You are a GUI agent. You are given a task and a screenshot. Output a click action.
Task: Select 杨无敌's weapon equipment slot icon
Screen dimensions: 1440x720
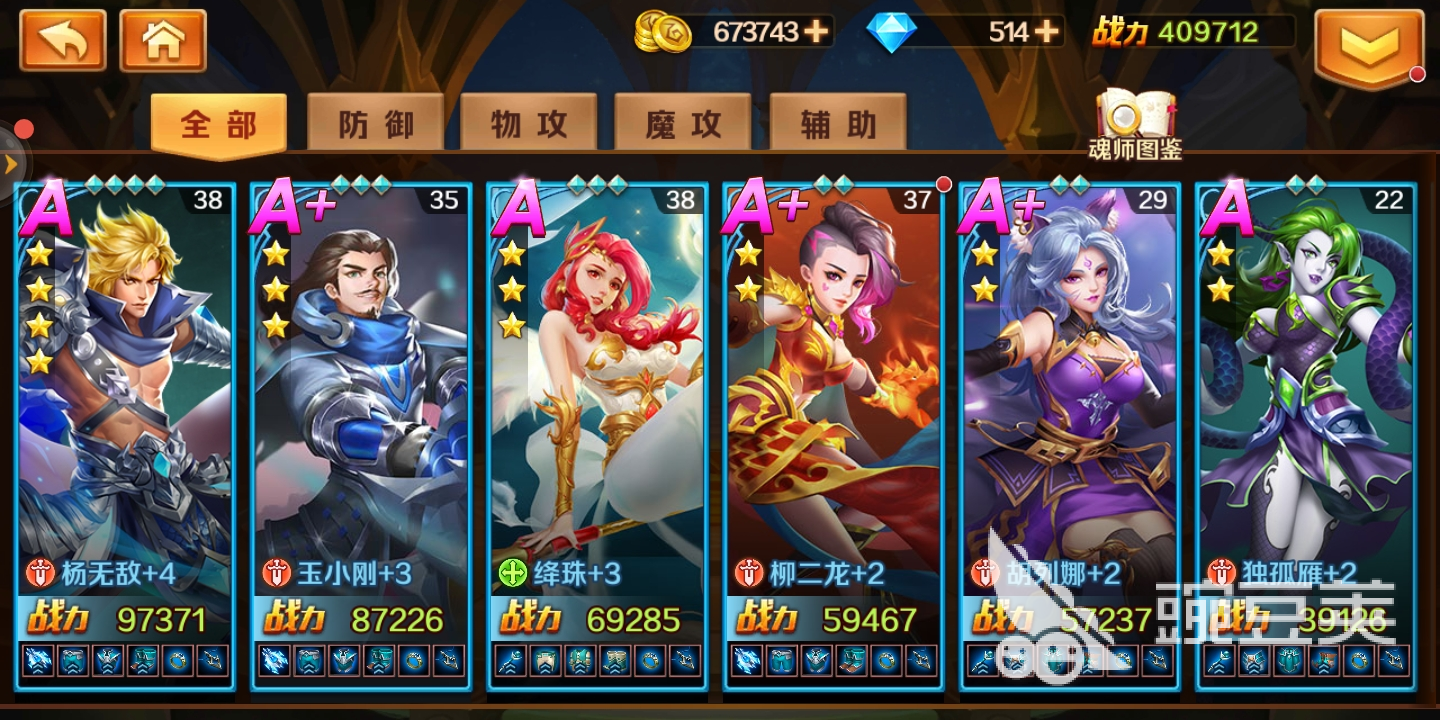coord(35,660)
